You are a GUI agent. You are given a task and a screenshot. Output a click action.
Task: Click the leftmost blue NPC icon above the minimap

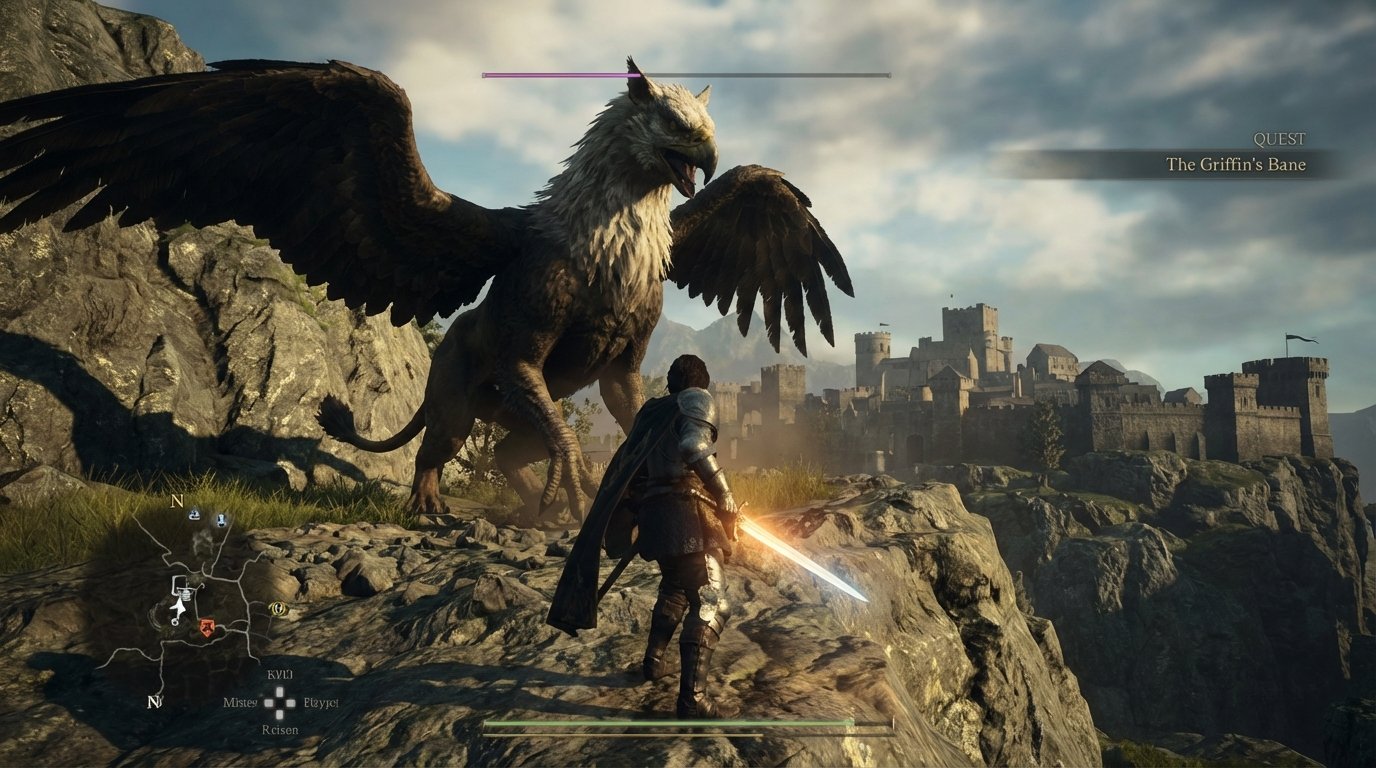click(195, 516)
